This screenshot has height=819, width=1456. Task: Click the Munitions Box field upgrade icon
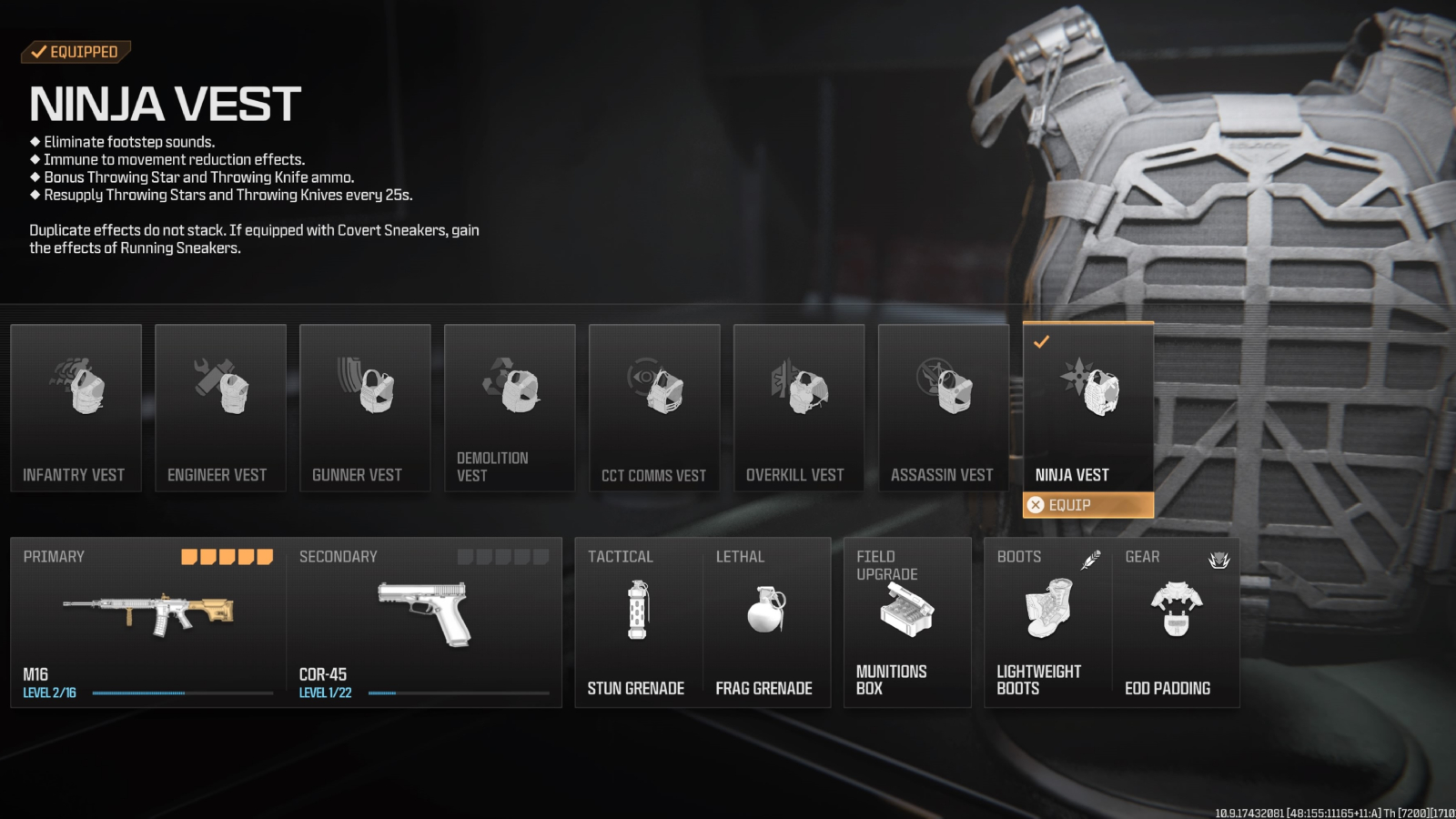tap(906, 610)
